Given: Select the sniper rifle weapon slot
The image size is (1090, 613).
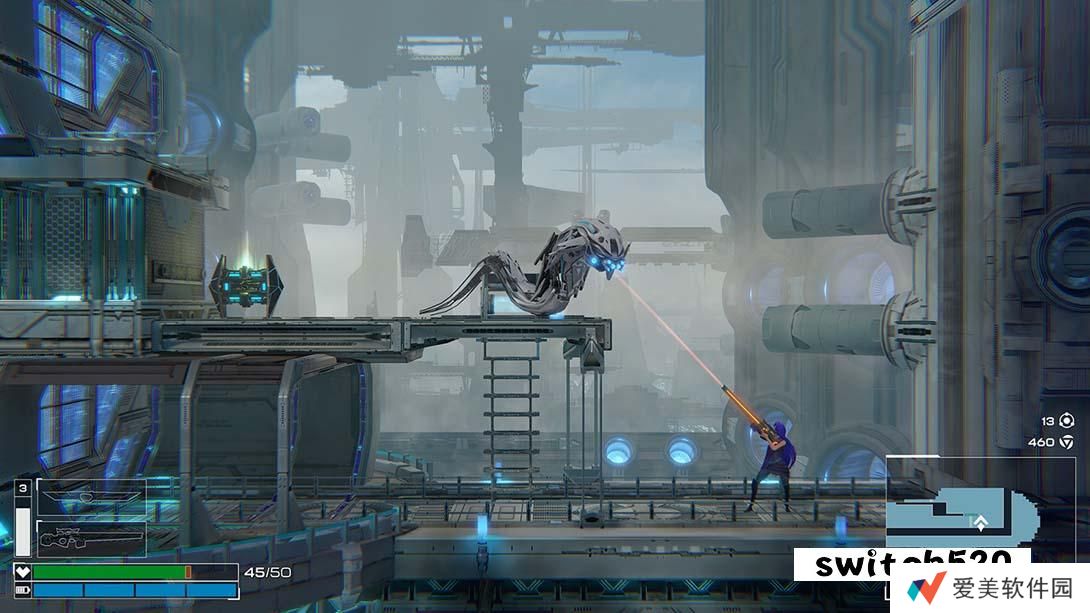Looking at the screenshot, I should pyautogui.click(x=91, y=539).
